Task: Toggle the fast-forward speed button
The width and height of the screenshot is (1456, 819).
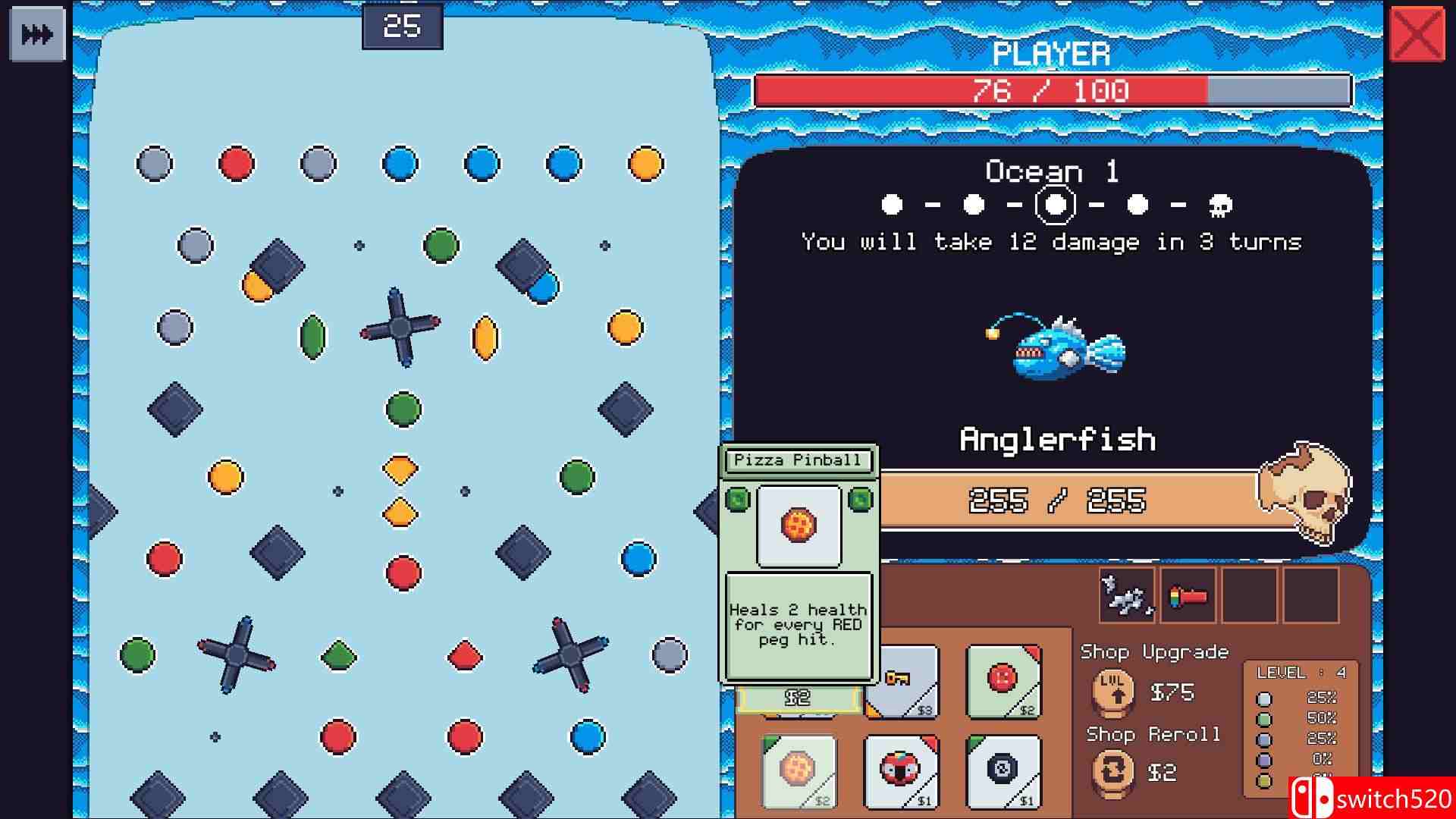Action: (x=37, y=33)
